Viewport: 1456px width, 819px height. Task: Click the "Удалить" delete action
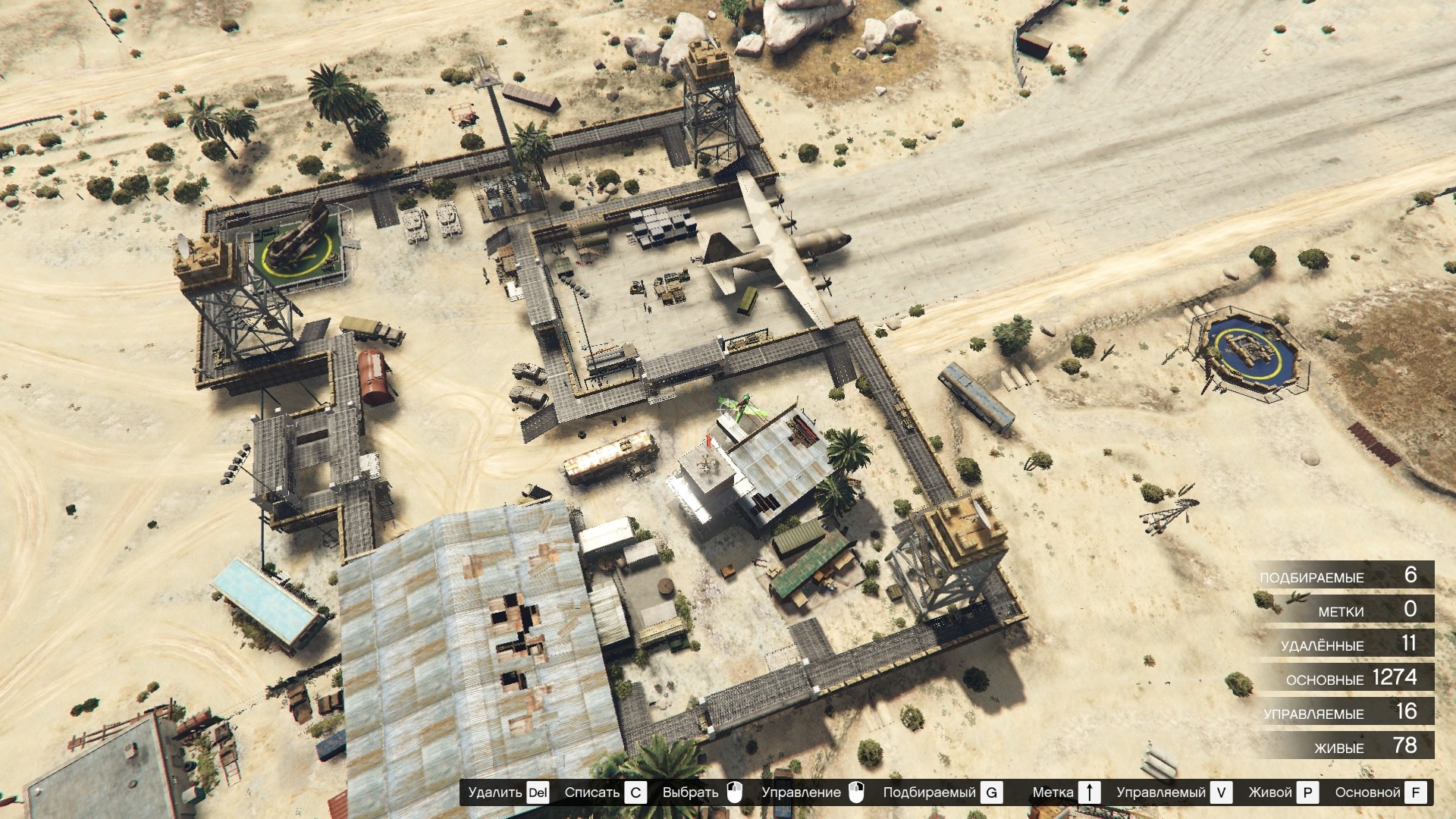[494, 793]
